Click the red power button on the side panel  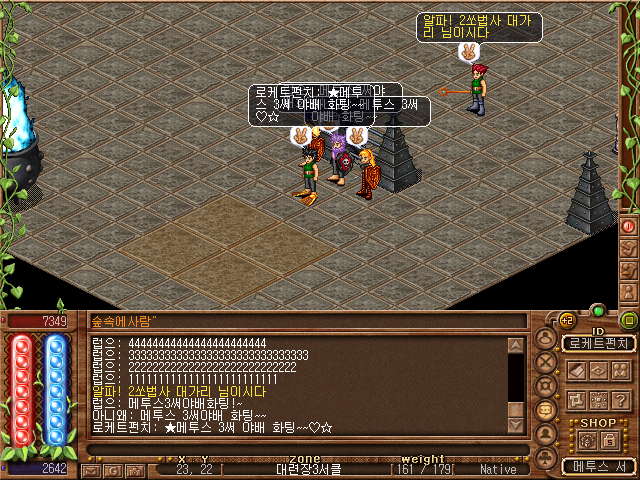coord(629,225)
